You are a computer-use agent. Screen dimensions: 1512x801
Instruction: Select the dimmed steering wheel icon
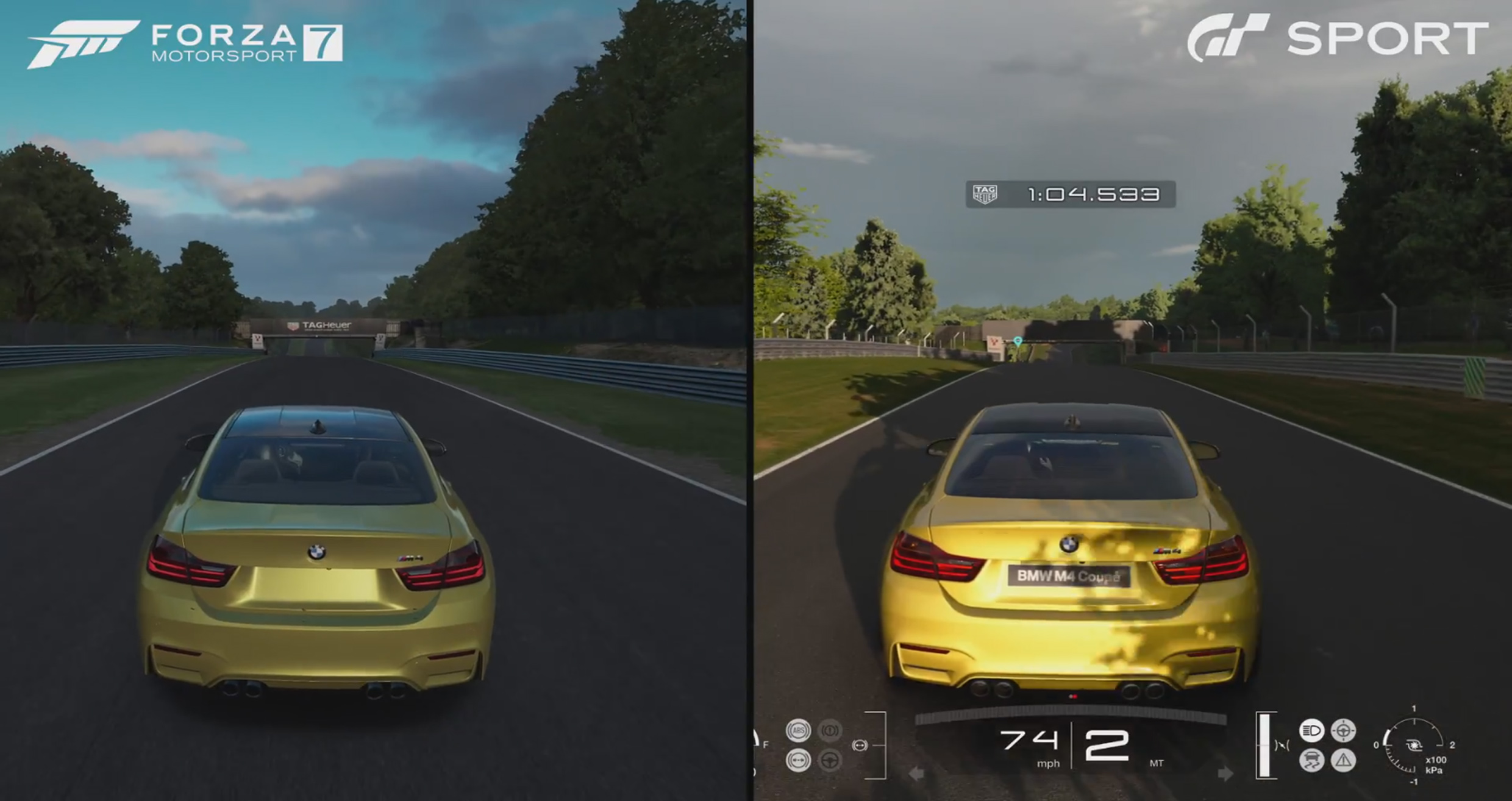pyautogui.click(x=830, y=760)
